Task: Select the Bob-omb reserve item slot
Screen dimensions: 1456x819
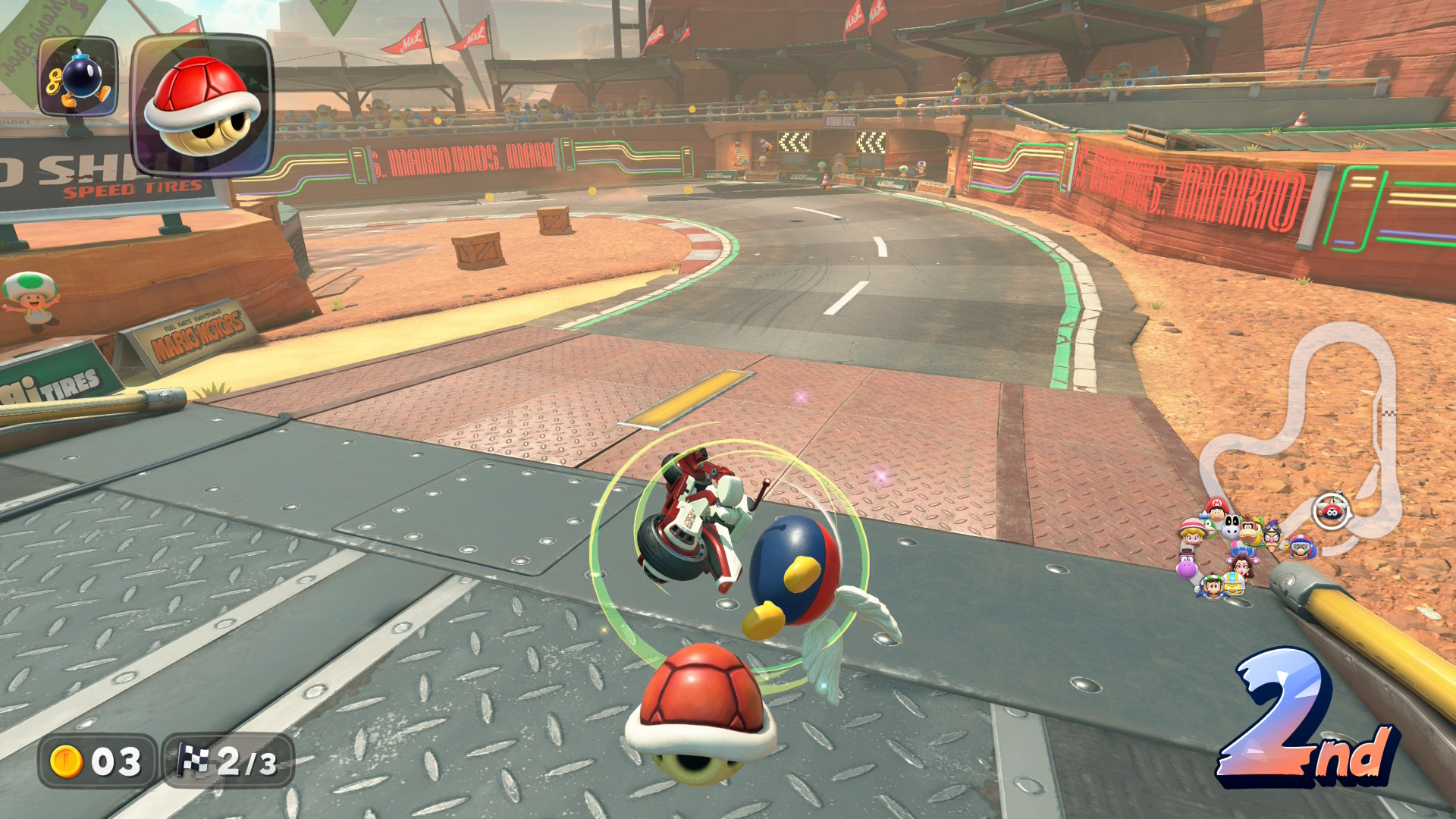Action: [x=78, y=77]
